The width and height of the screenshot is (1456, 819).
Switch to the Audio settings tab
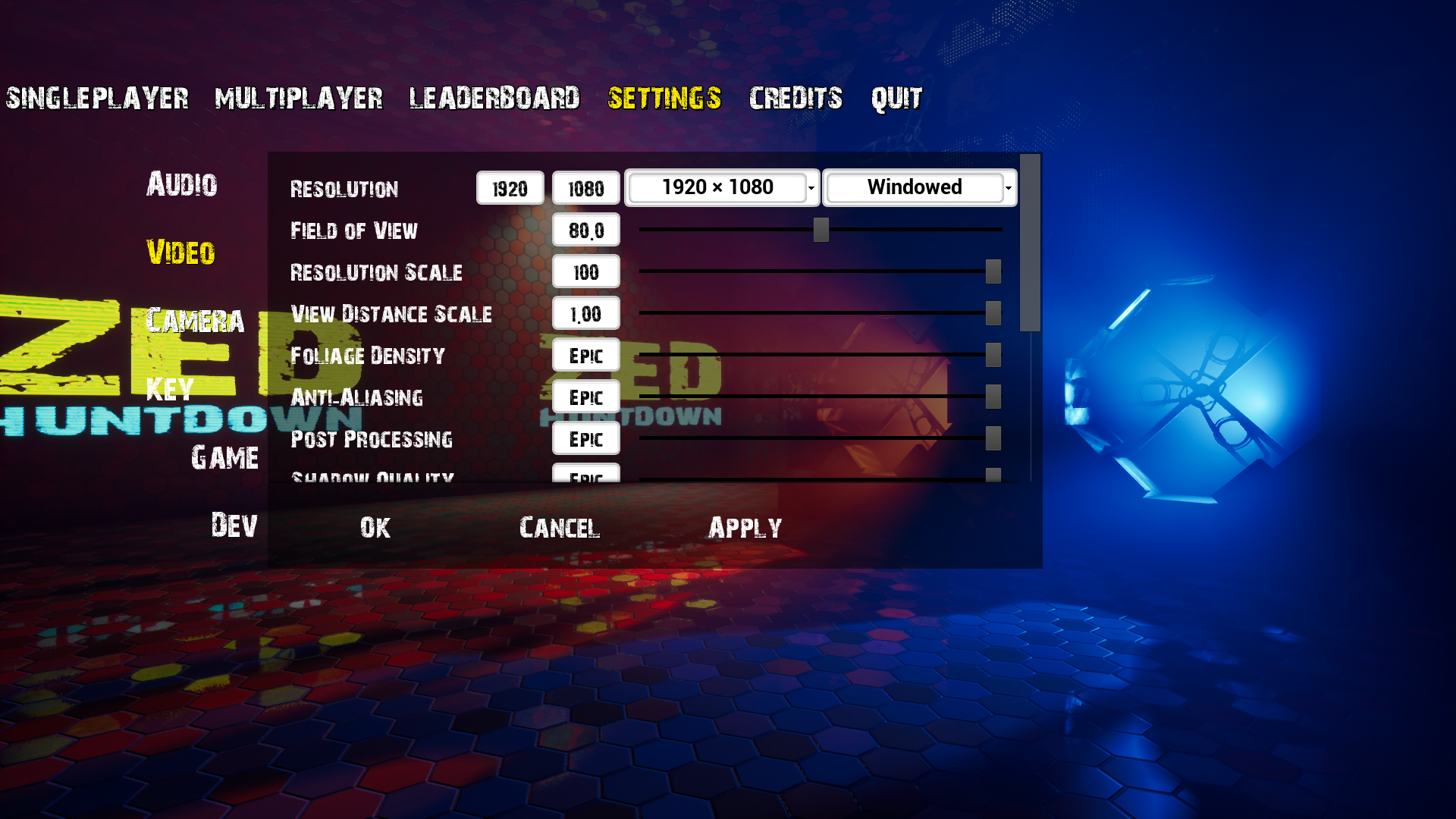pos(182,184)
